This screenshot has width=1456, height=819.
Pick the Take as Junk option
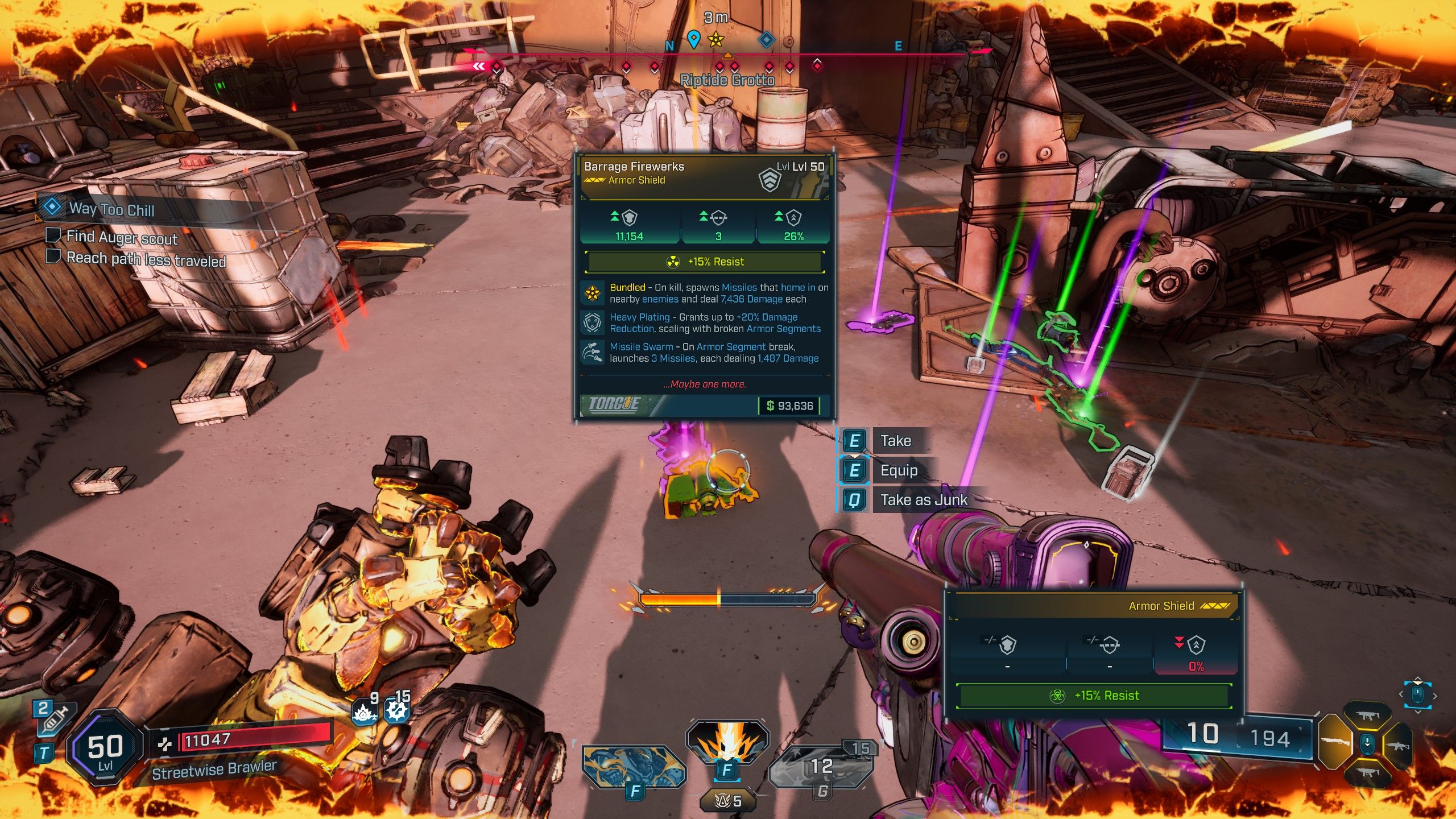click(x=923, y=500)
